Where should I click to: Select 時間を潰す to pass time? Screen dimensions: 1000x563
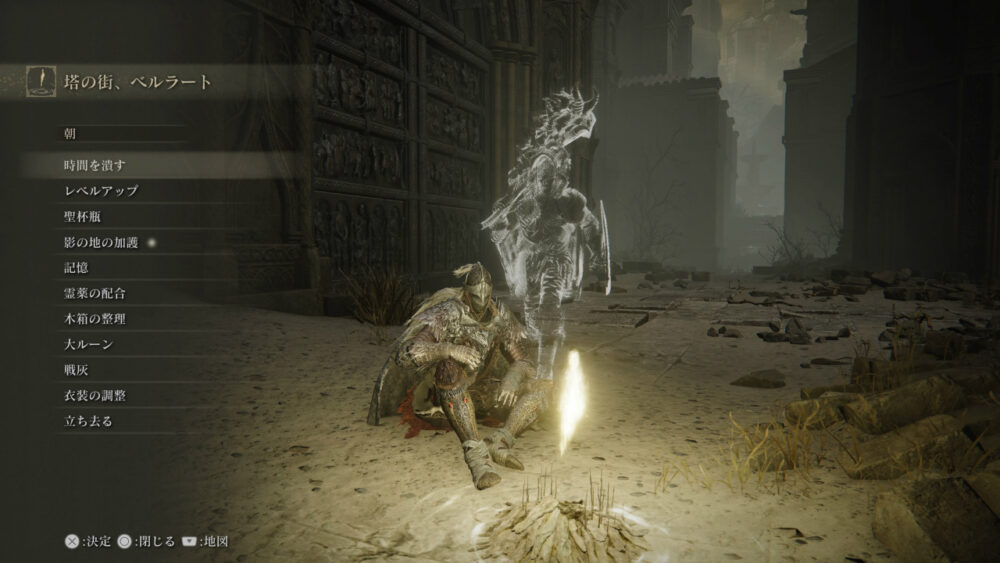click(93, 165)
